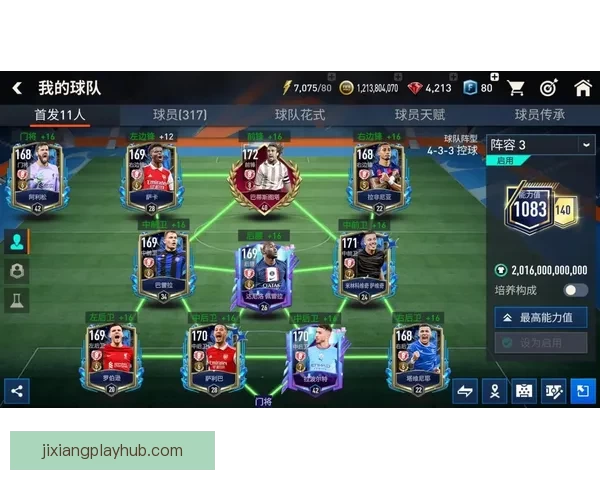Show the 球员天赋 tab
Viewport: 600px width, 480px height.
(420, 115)
